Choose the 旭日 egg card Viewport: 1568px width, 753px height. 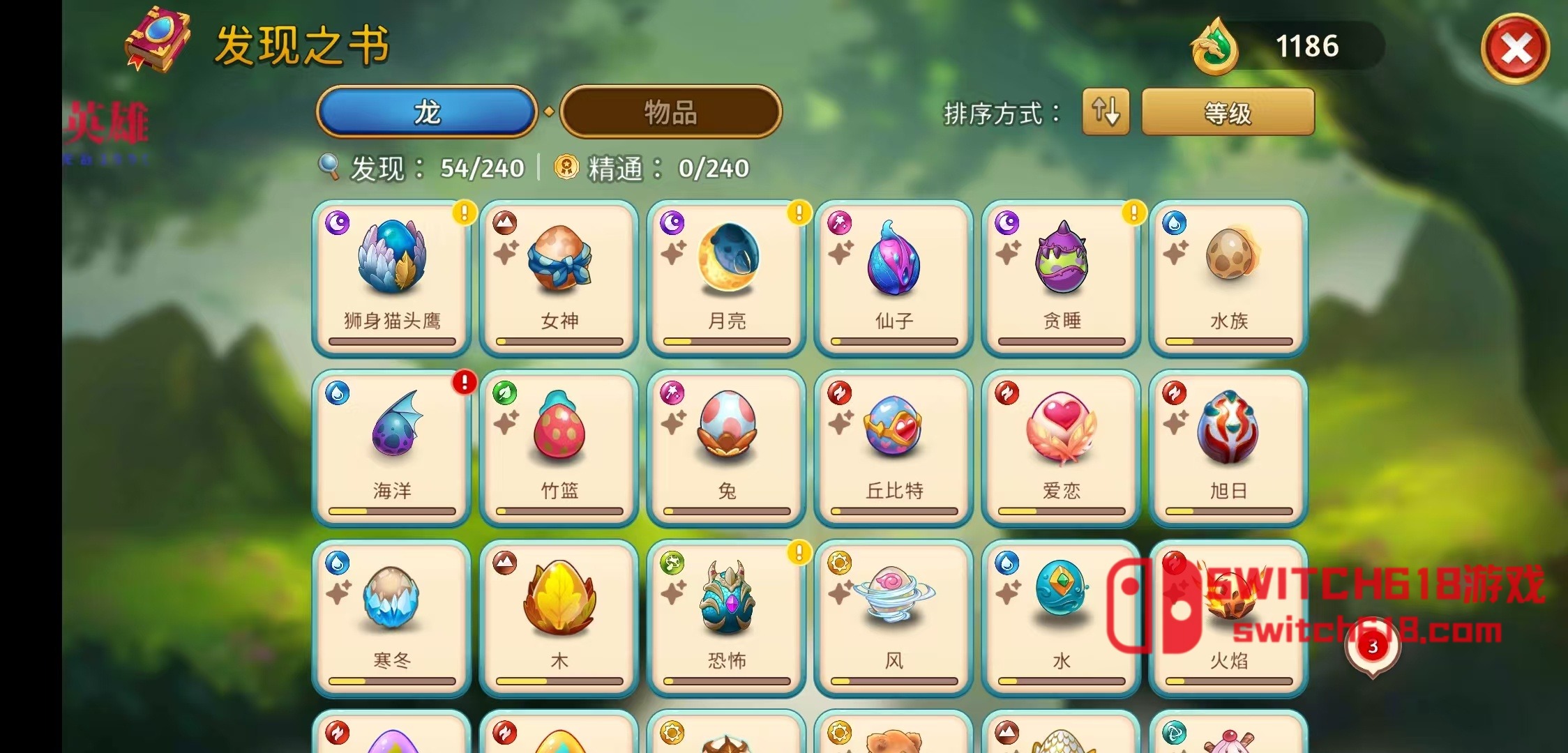point(1229,448)
